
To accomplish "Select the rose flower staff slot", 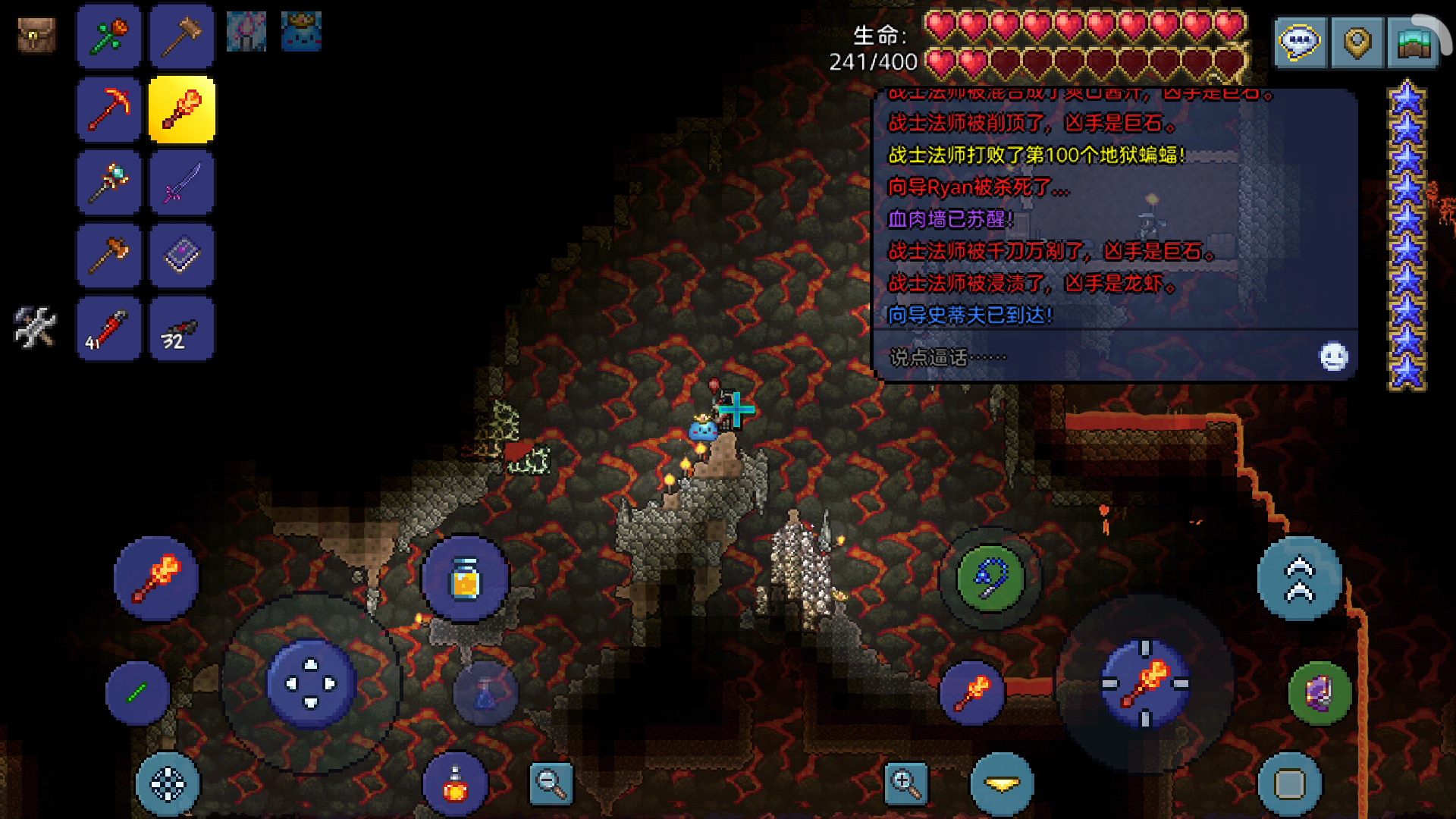I will pyautogui.click(x=108, y=36).
